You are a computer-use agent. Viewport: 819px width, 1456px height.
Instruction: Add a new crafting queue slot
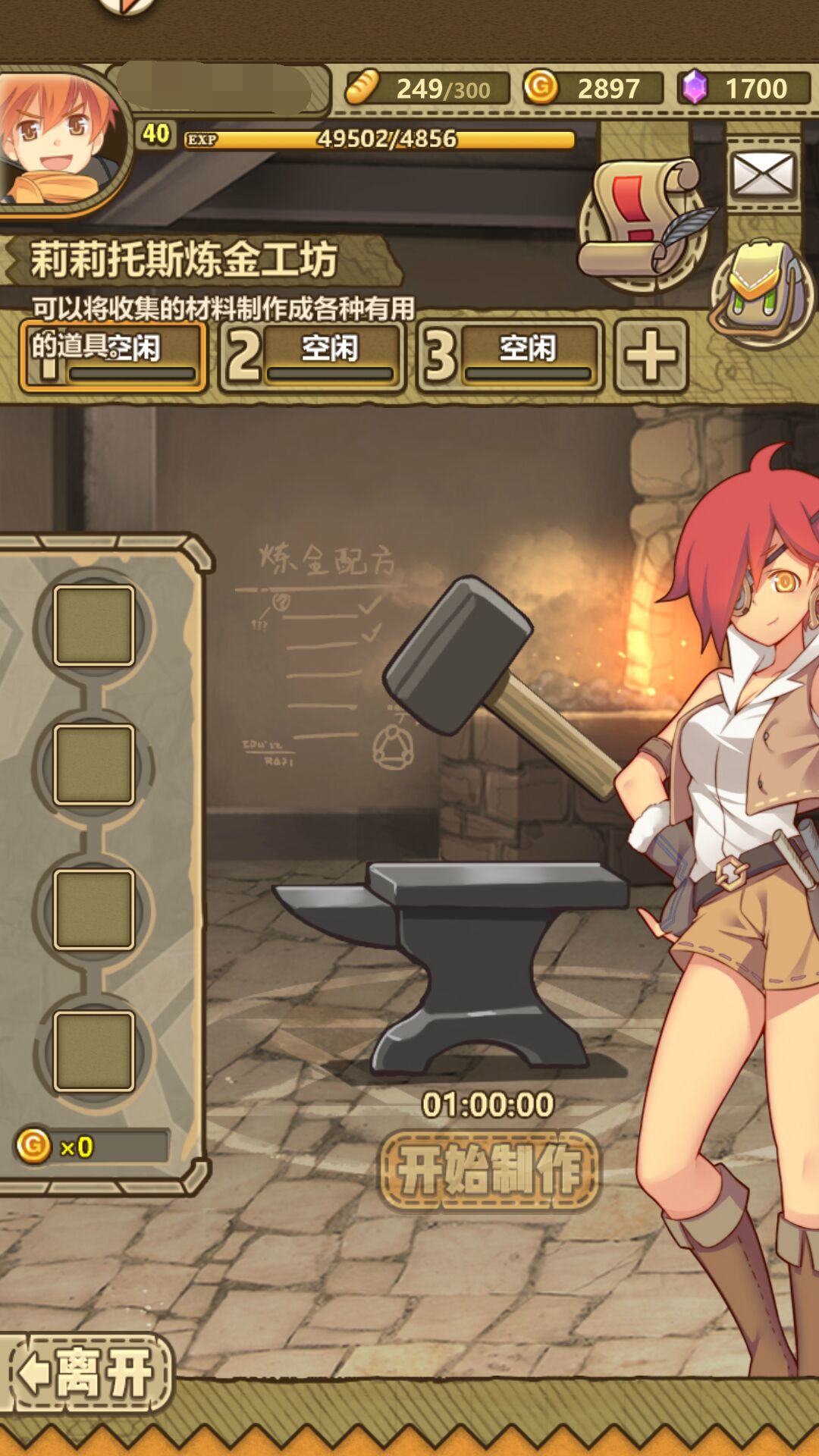(651, 355)
